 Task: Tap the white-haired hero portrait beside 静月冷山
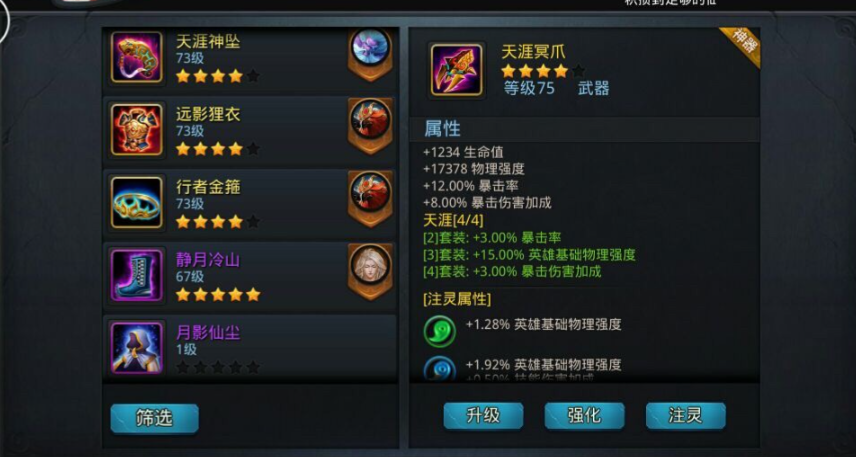369,266
